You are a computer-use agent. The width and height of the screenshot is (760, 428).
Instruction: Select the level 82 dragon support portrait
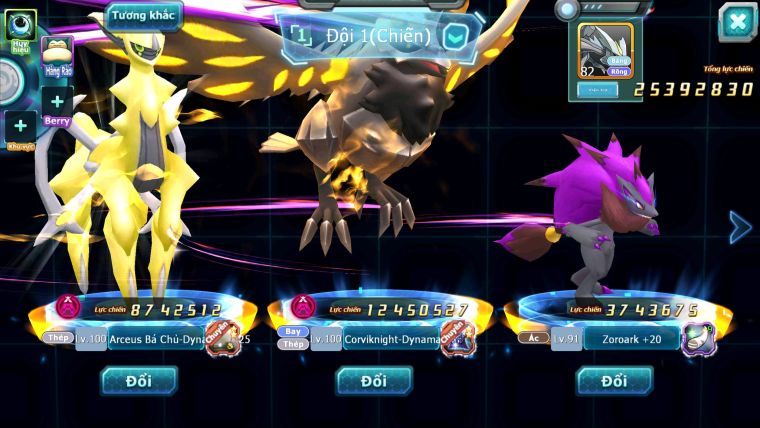tap(606, 51)
